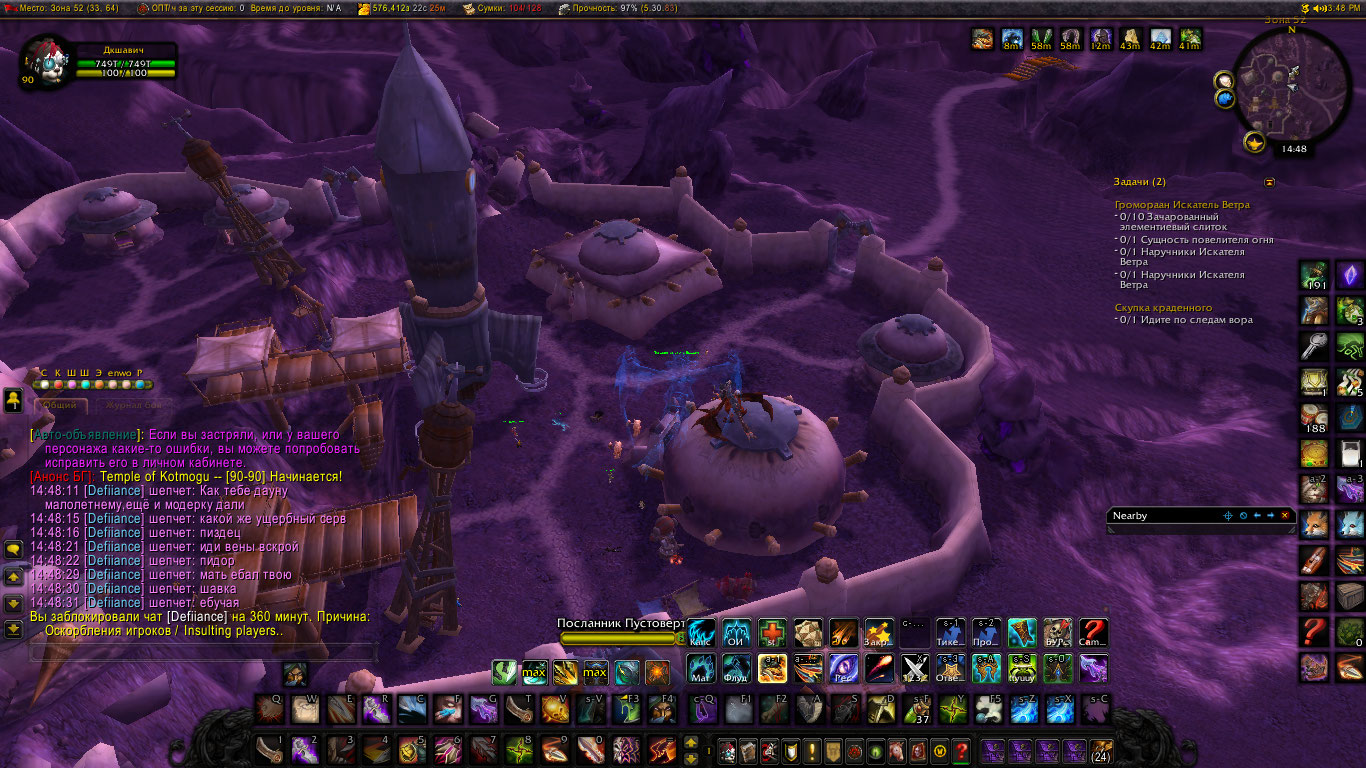The width and height of the screenshot is (1366, 768).
Task: Select the Скупка краденного quest title
Action: 1163,308
